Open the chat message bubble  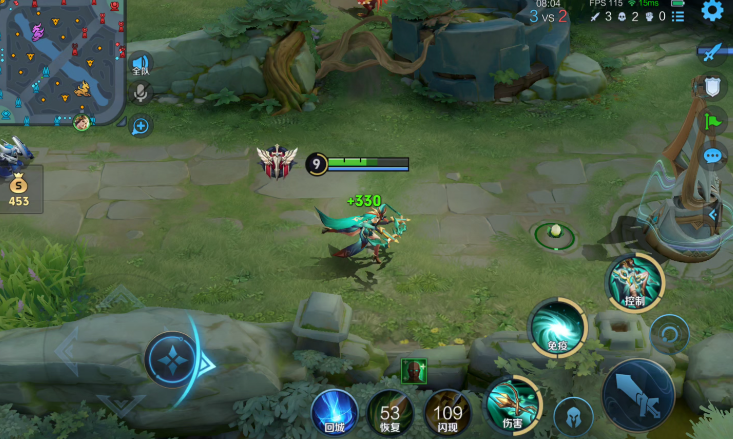712,156
